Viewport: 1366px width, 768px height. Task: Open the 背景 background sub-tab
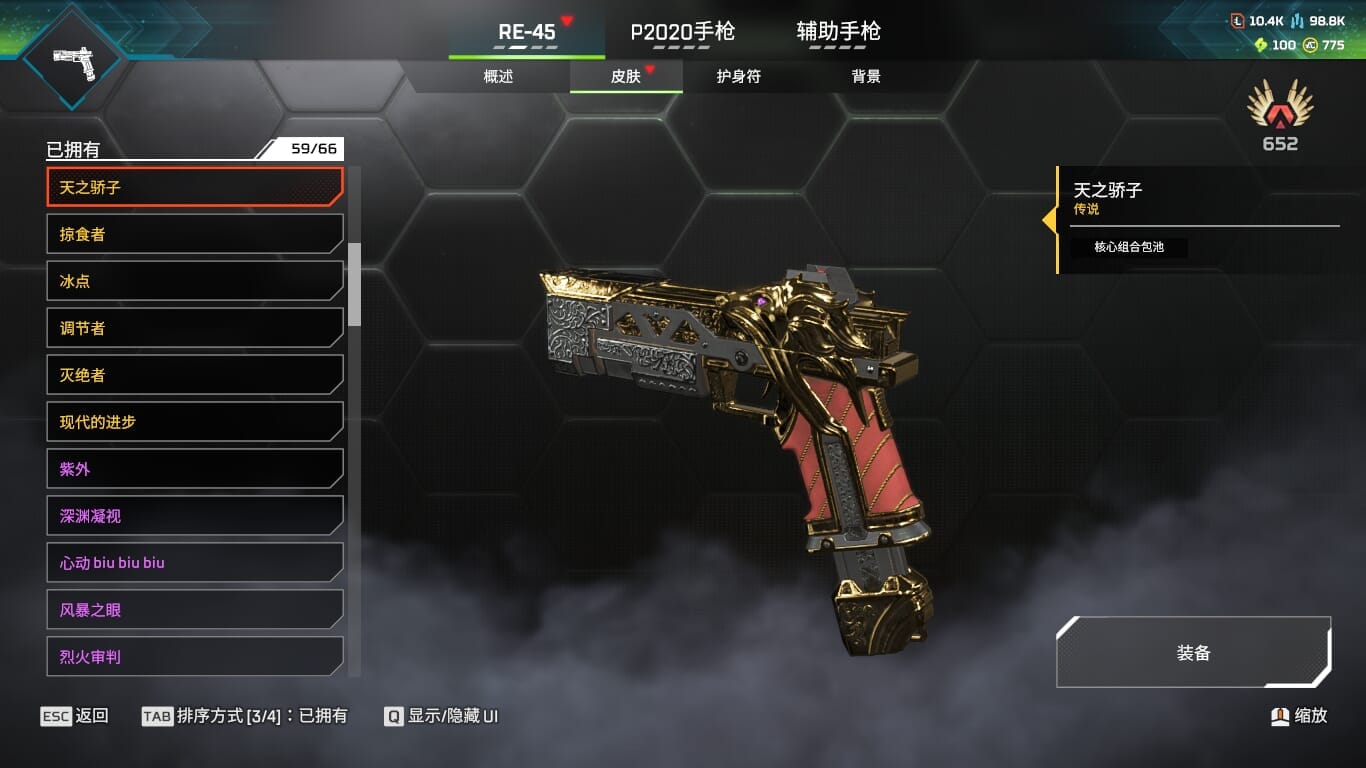pos(866,77)
